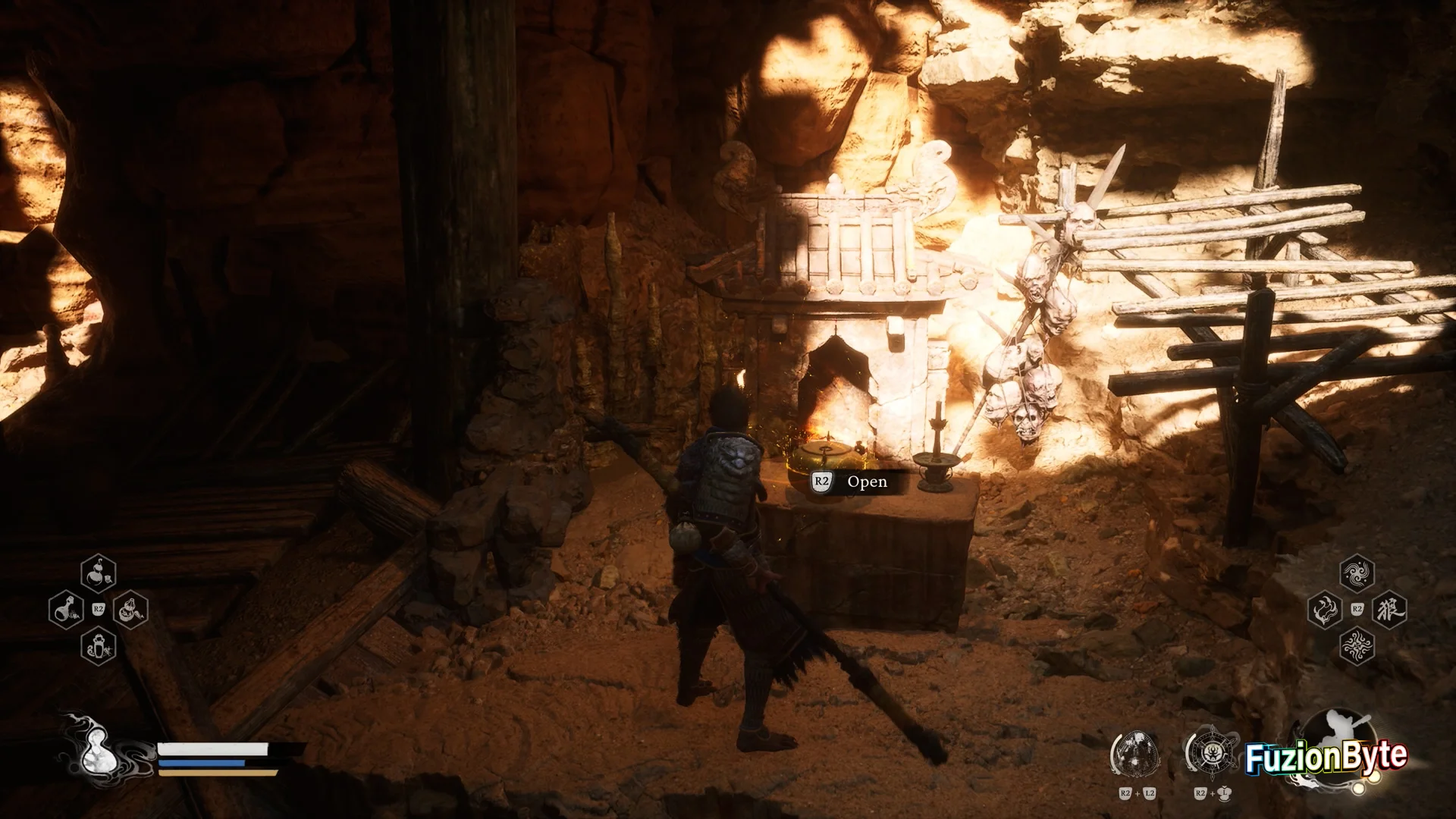
Task: Click the FuzionByte watermark logo
Action: [x=1326, y=757]
